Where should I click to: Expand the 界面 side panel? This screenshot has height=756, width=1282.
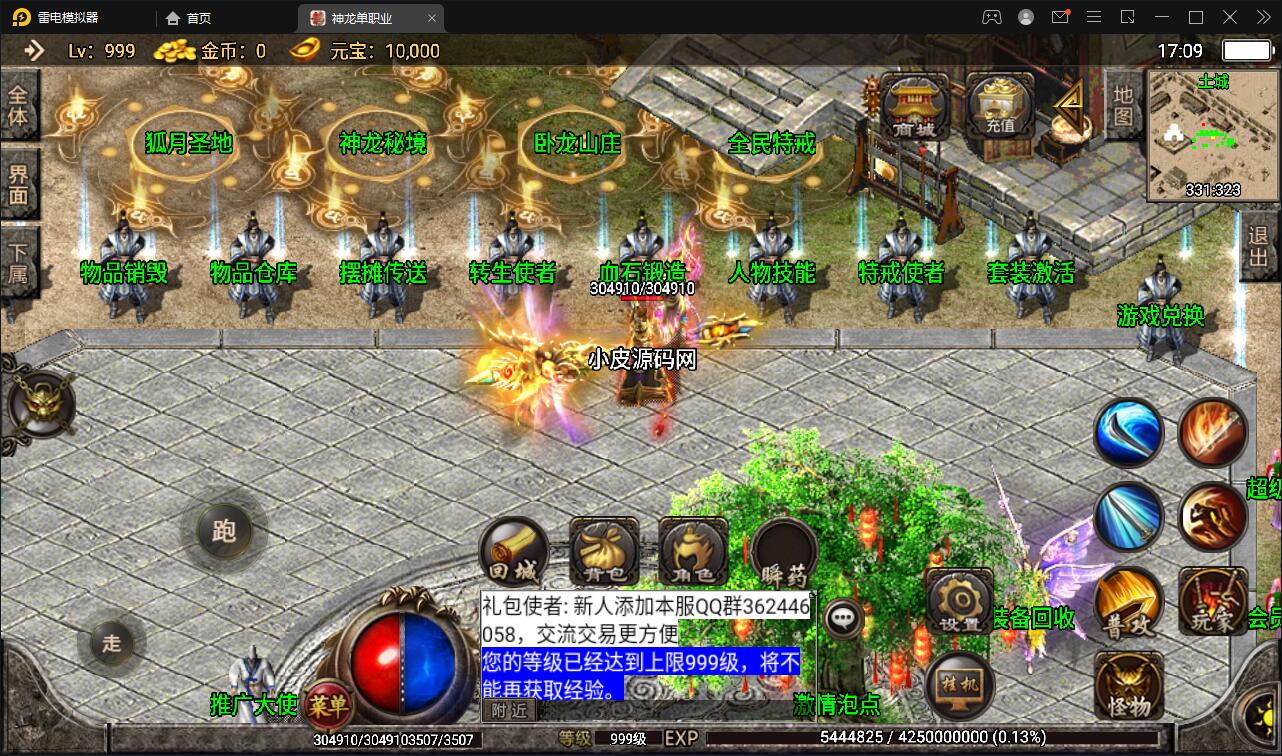point(20,181)
